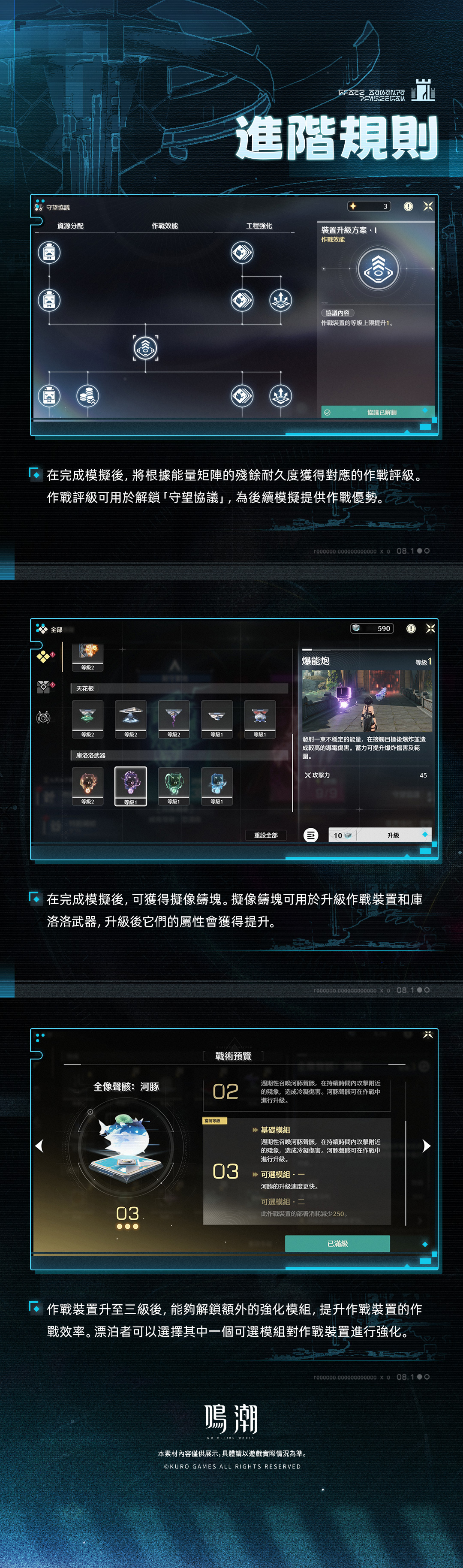The image size is (463, 1568).
Task: Choose the green 庫洛洛 weapon slot
Action: [x=174, y=784]
